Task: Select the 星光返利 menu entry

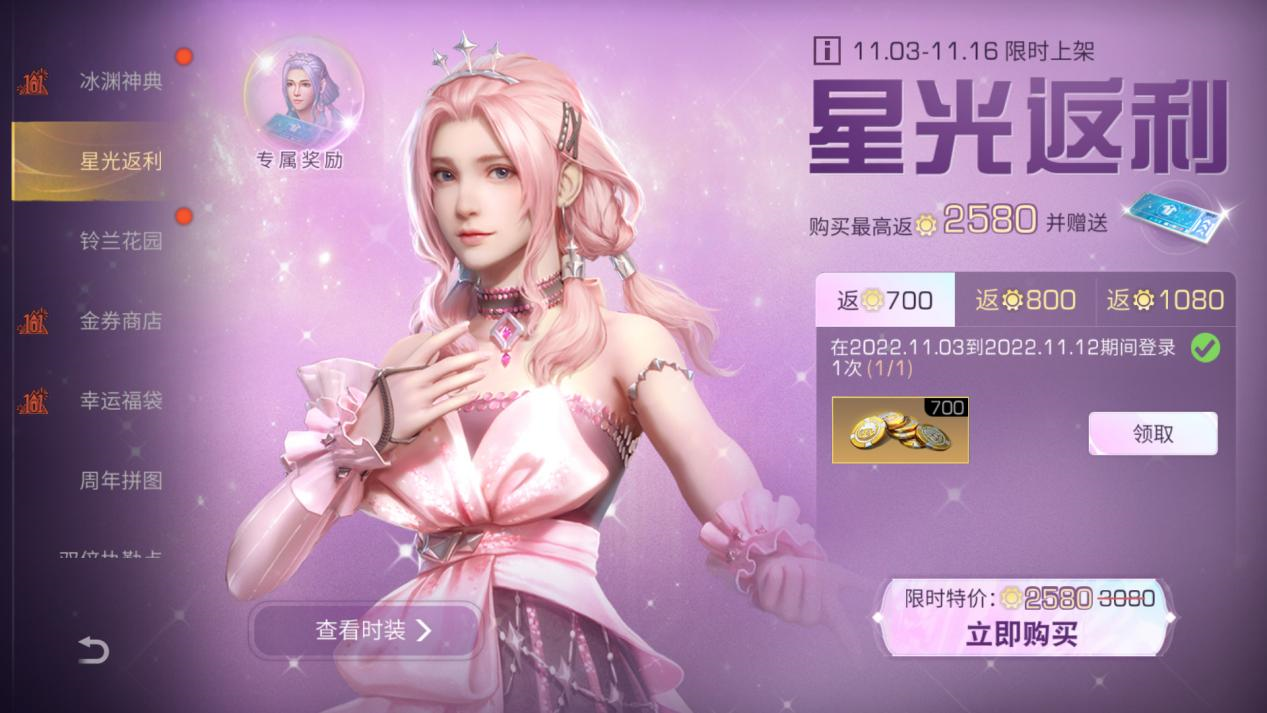Action: [x=120, y=162]
